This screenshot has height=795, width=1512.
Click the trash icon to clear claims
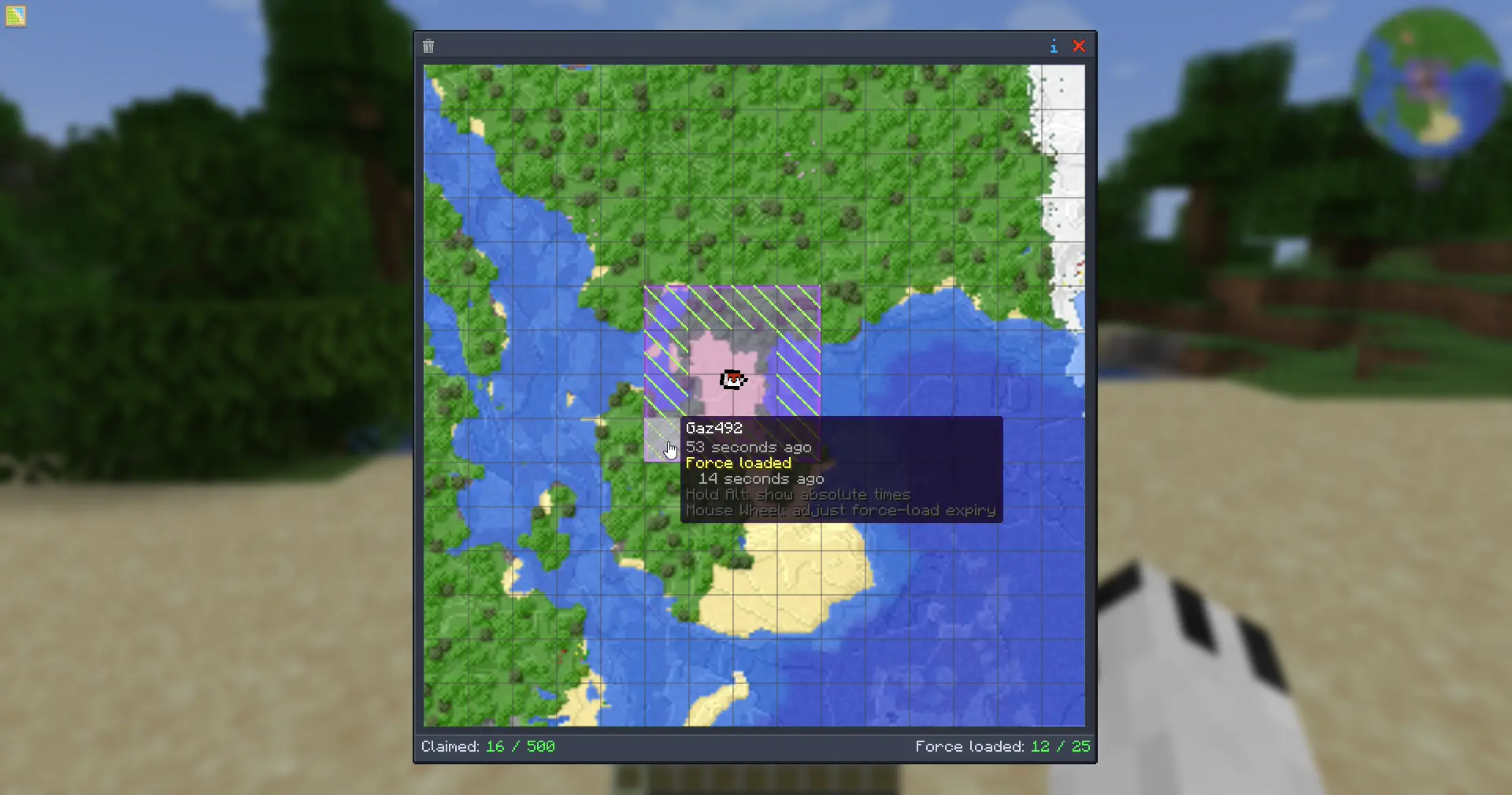(x=428, y=46)
